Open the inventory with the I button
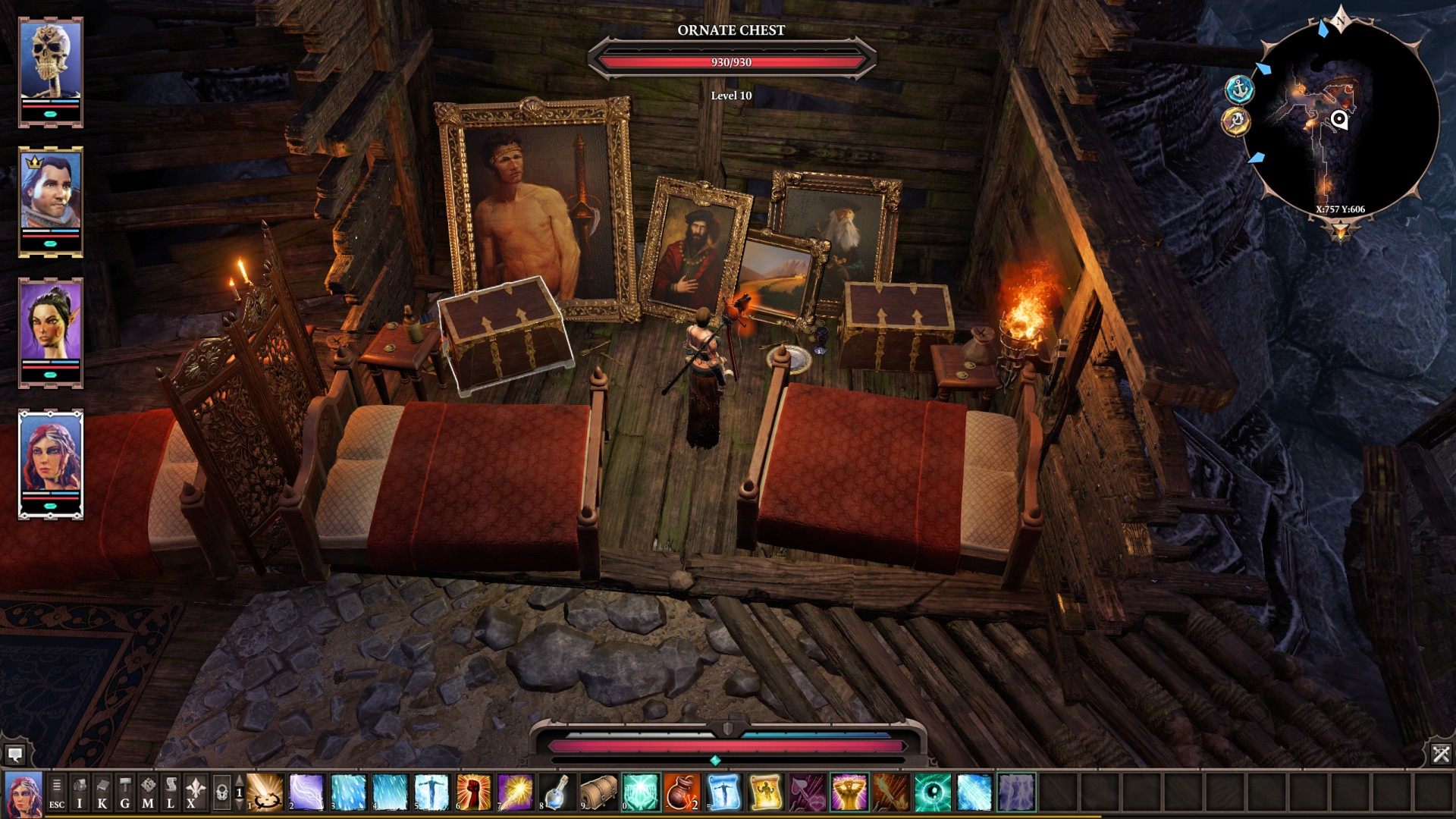The width and height of the screenshot is (1456, 819). pyautogui.click(x=80, y=792)
